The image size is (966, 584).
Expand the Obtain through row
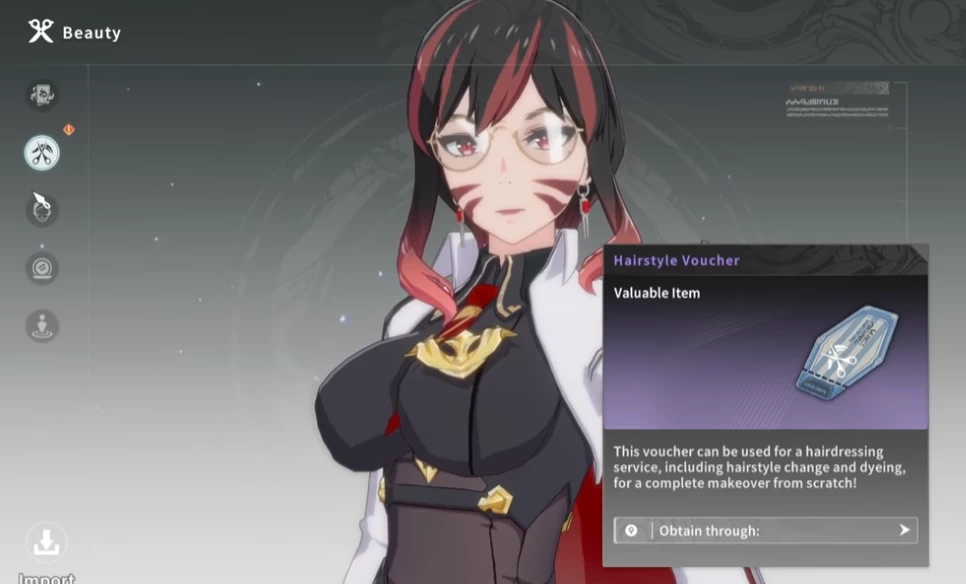[x=765, y=530]
